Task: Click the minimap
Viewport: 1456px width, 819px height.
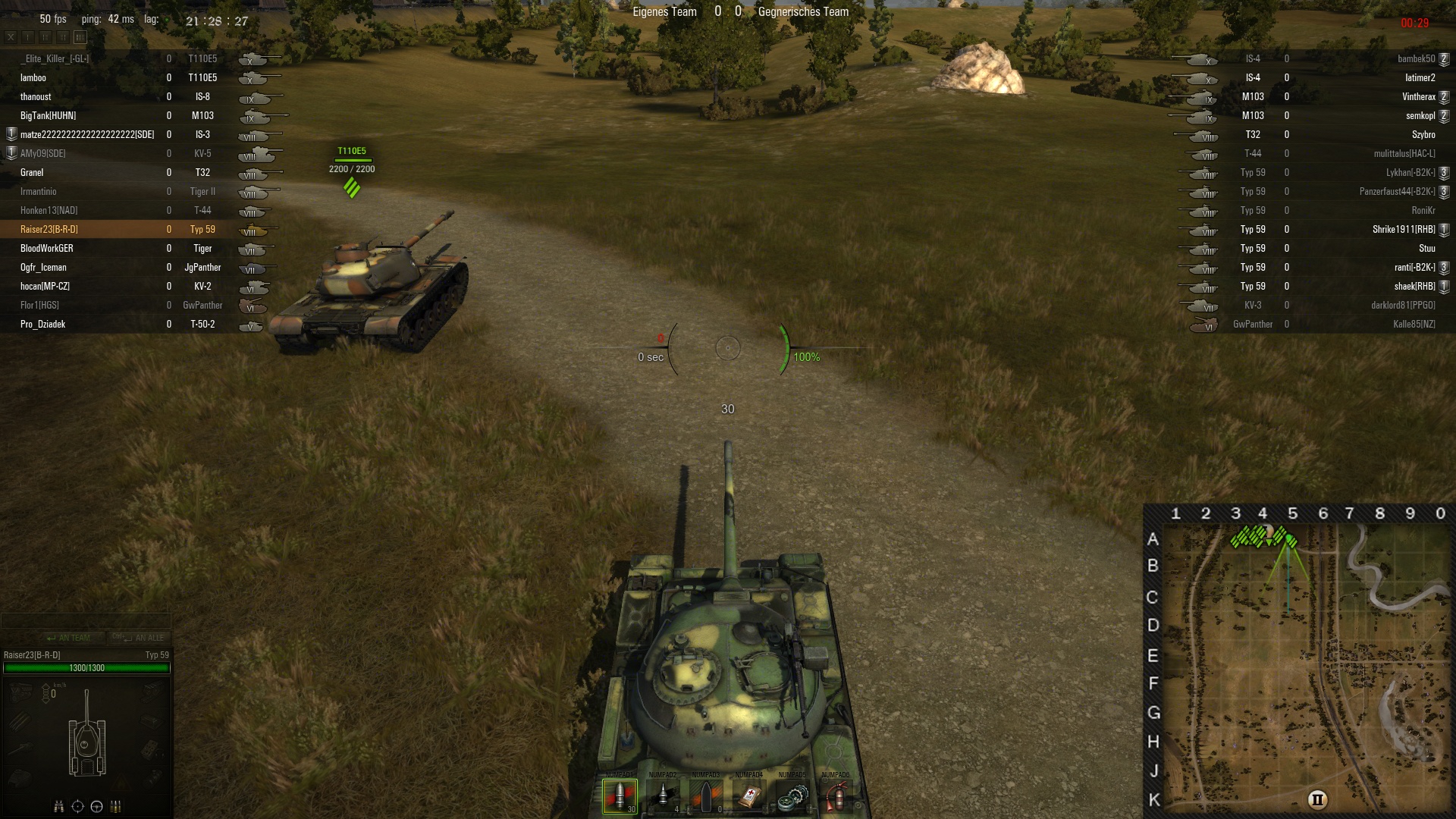Action: click(1306, 667)
